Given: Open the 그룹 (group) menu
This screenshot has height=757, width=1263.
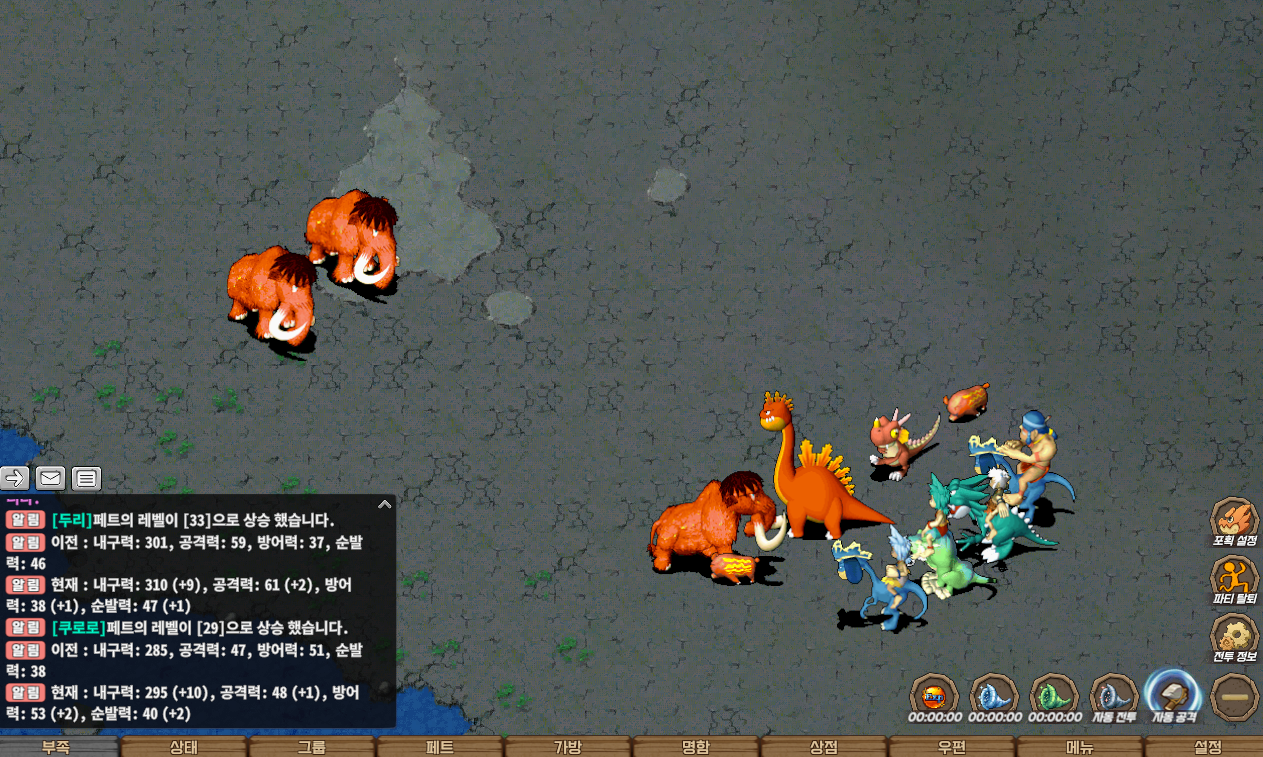Looking at the screenshot, I should point(312,747).
